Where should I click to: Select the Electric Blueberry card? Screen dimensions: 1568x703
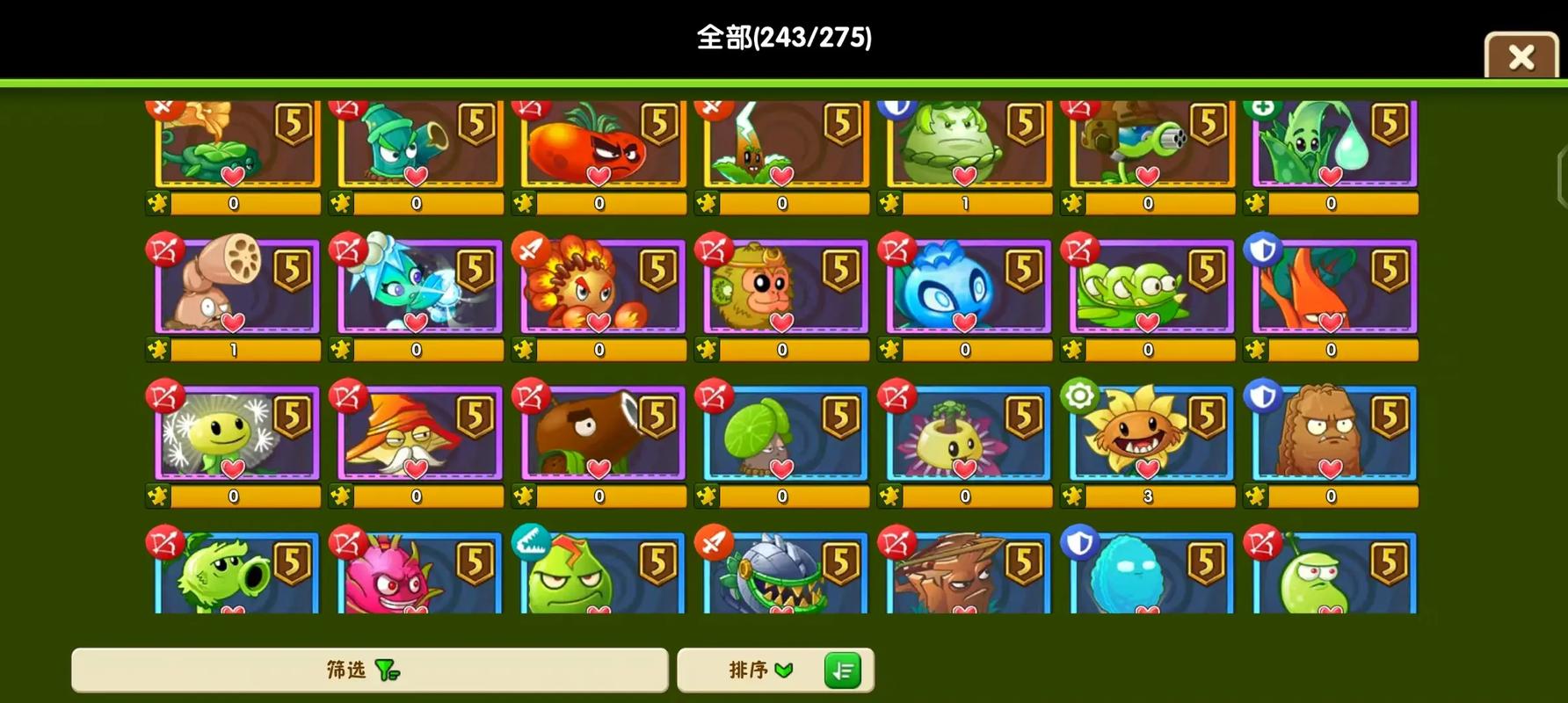[x=964, y=287]
